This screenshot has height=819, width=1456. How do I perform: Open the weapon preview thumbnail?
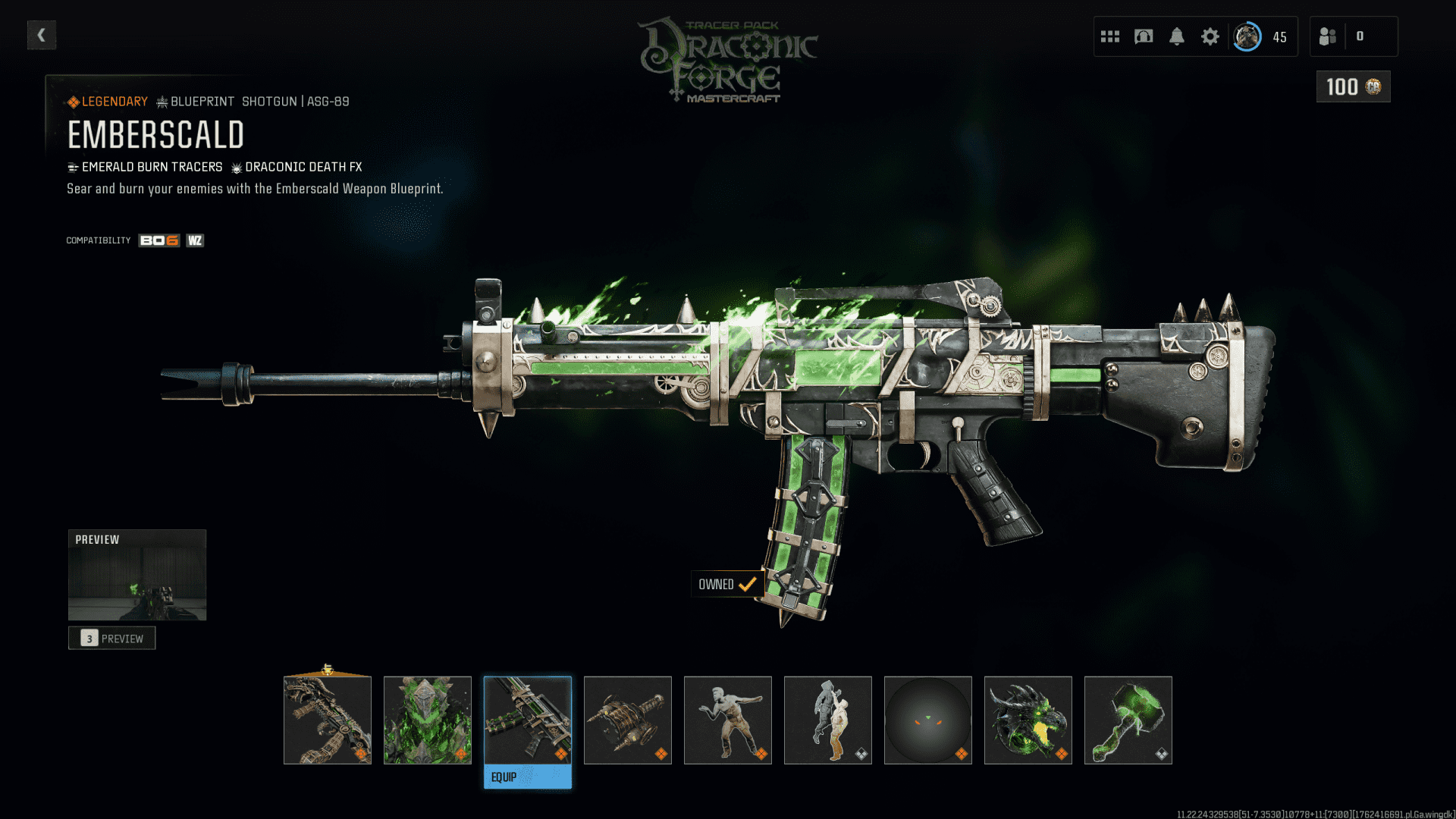(x=137, y=575)
